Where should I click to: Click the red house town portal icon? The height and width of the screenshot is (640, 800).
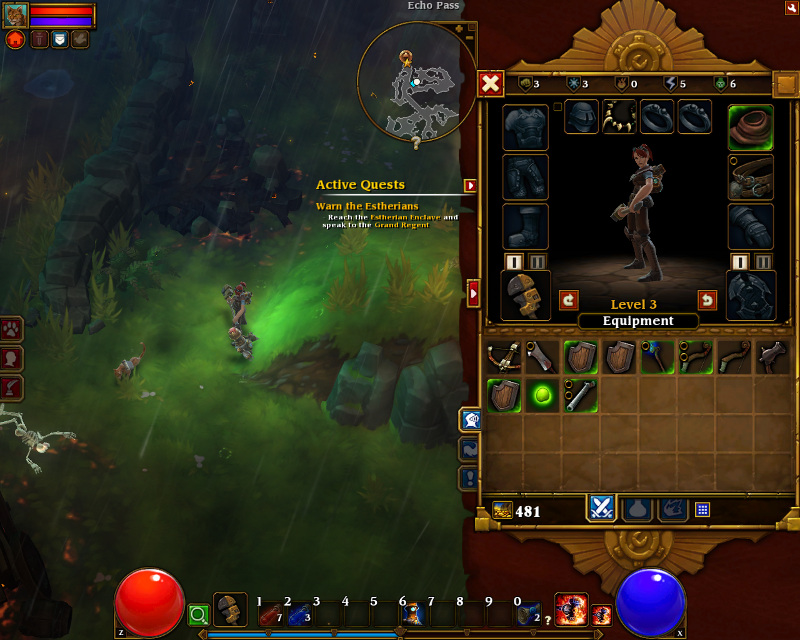[x=16, y=39]
